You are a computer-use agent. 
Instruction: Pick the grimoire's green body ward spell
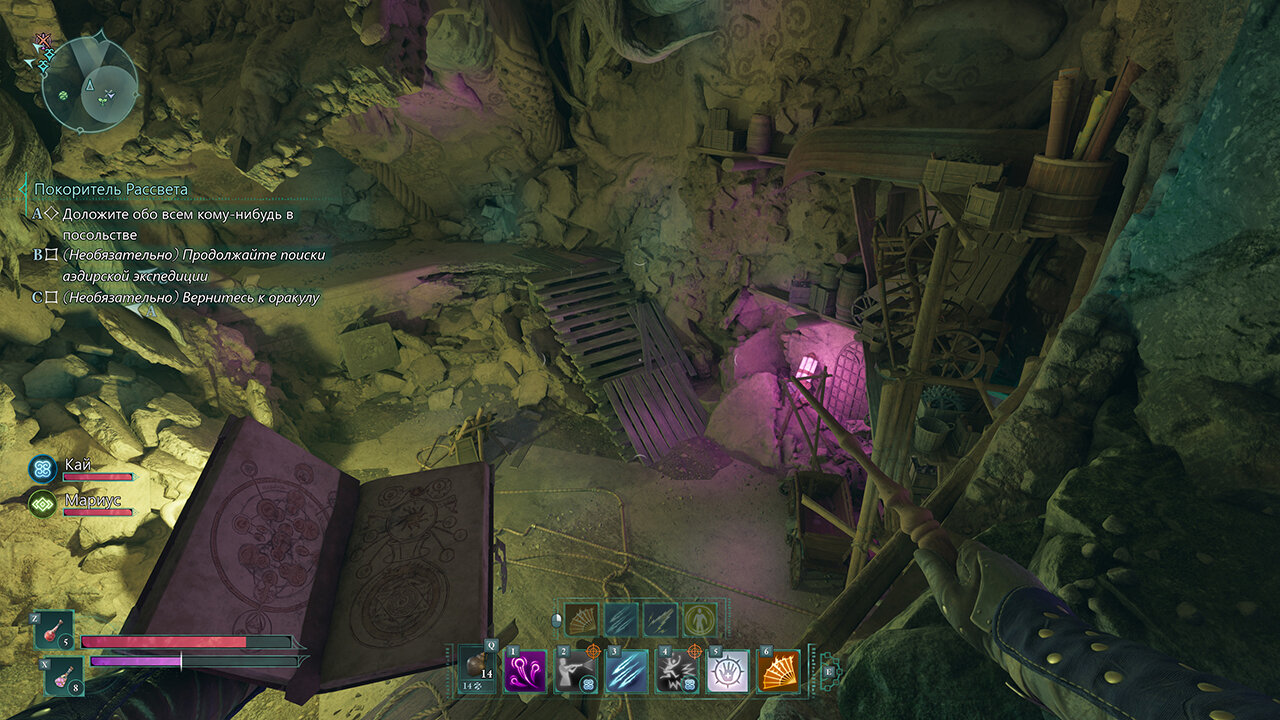[x=699, y=620]
